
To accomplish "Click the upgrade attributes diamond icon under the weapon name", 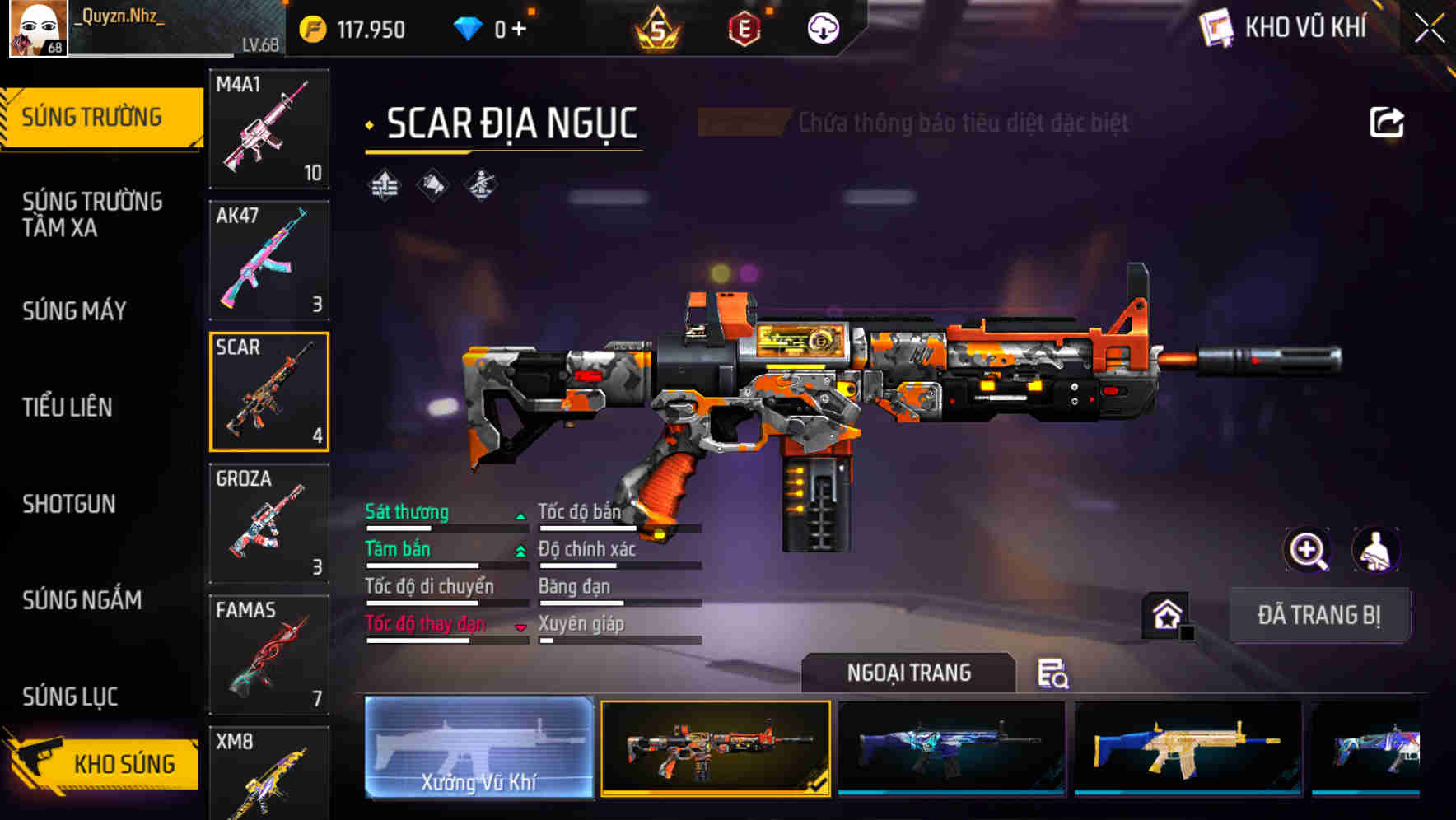I will tap(384, 184).
